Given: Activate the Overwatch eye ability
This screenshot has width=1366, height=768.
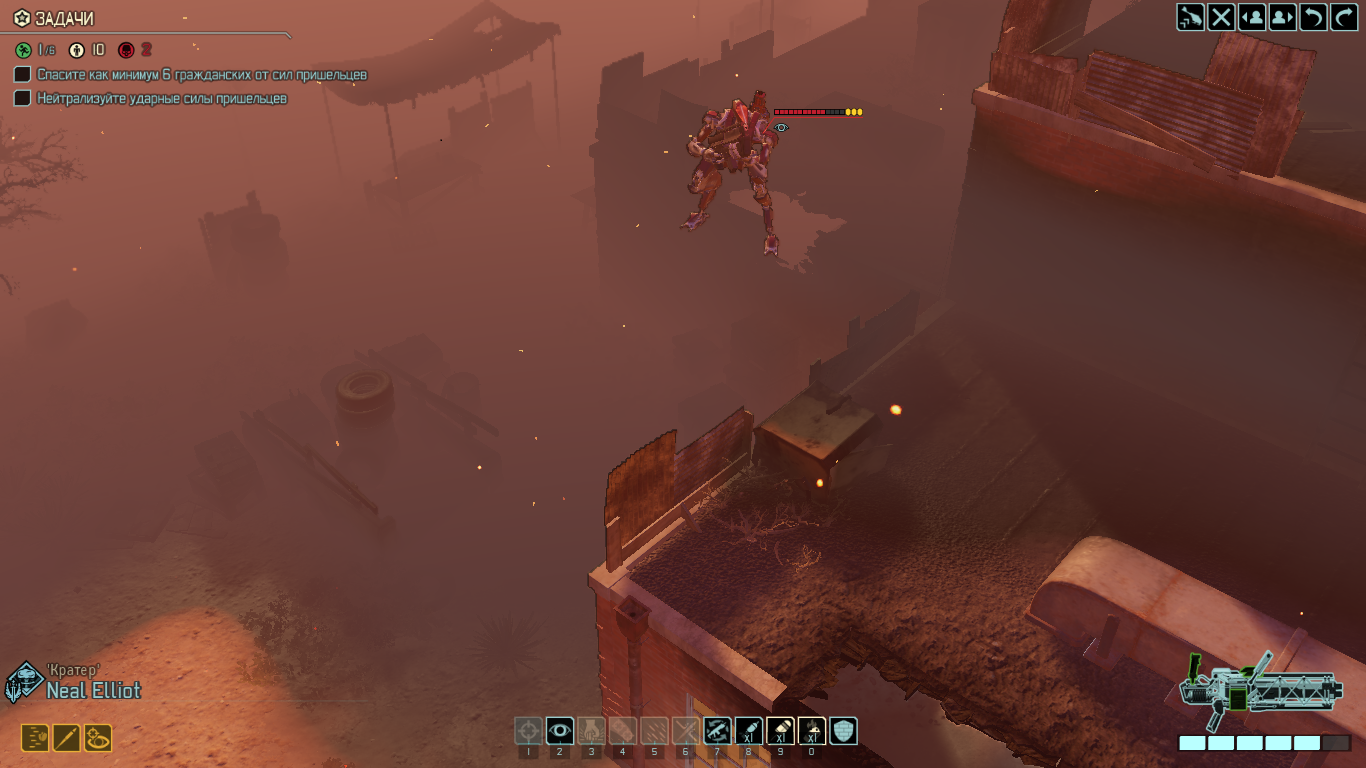Looking at the screenshot, I should click(560, 731).
